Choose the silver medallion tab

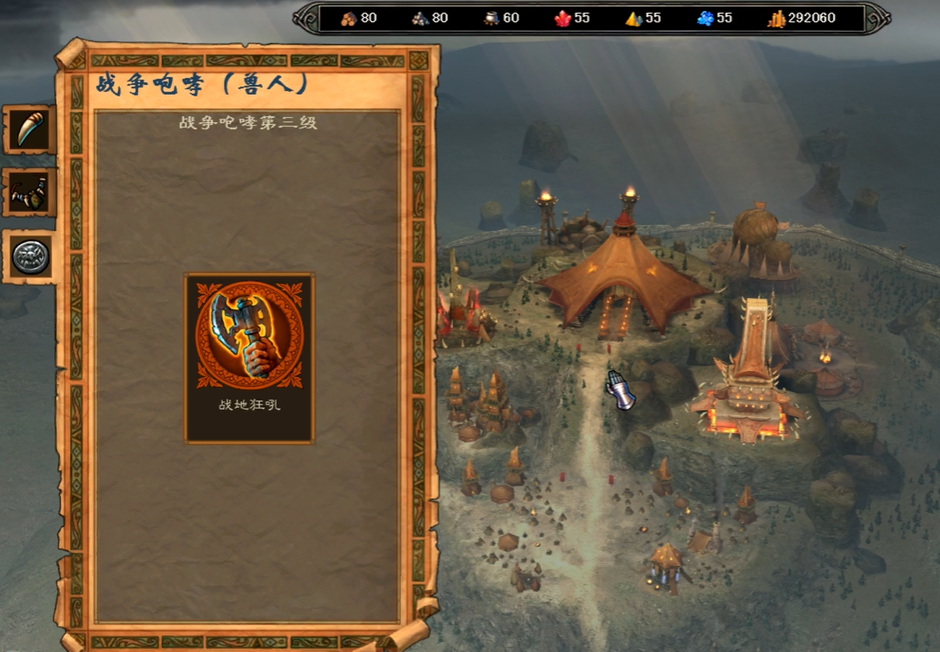coord(29,257)
